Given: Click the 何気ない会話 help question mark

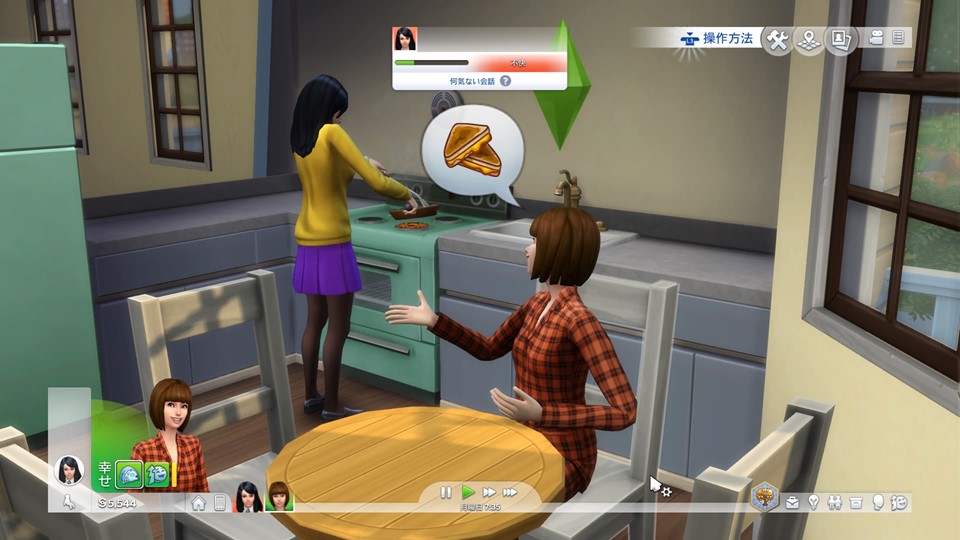Looking at the screenshot, I should click(x=505, y=80).
